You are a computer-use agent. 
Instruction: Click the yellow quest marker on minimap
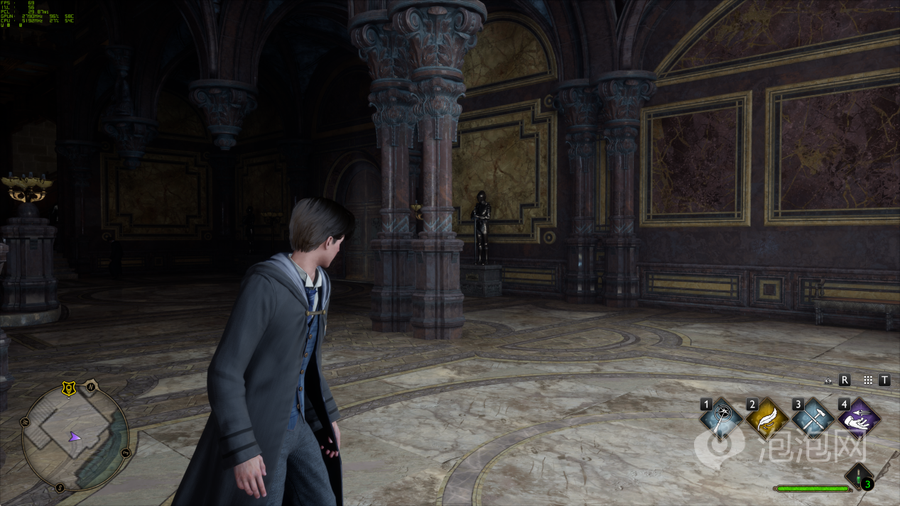click(69, 387)
